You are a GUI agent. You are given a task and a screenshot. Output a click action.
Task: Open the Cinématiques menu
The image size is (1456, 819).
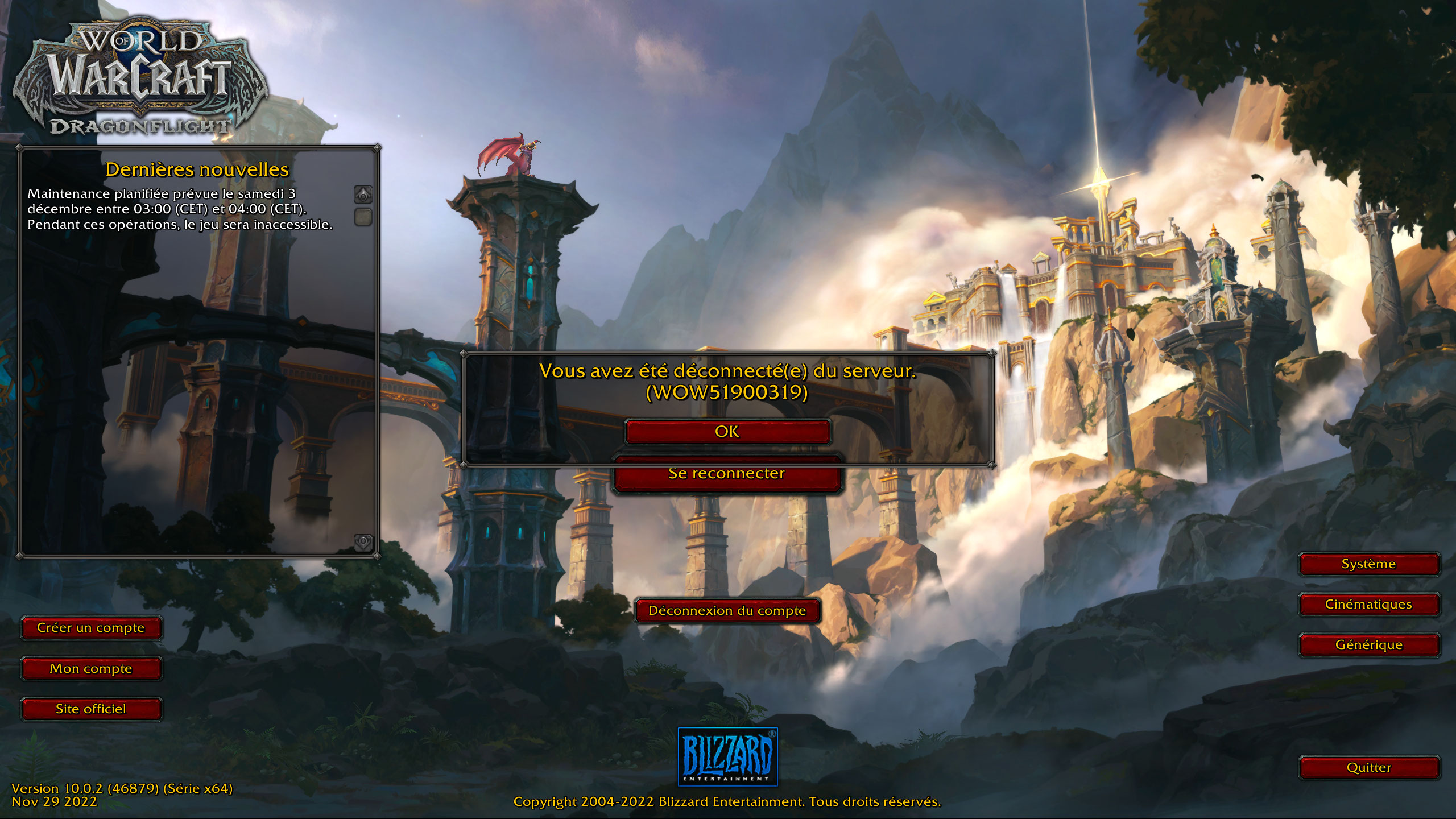click(1368, 605)
